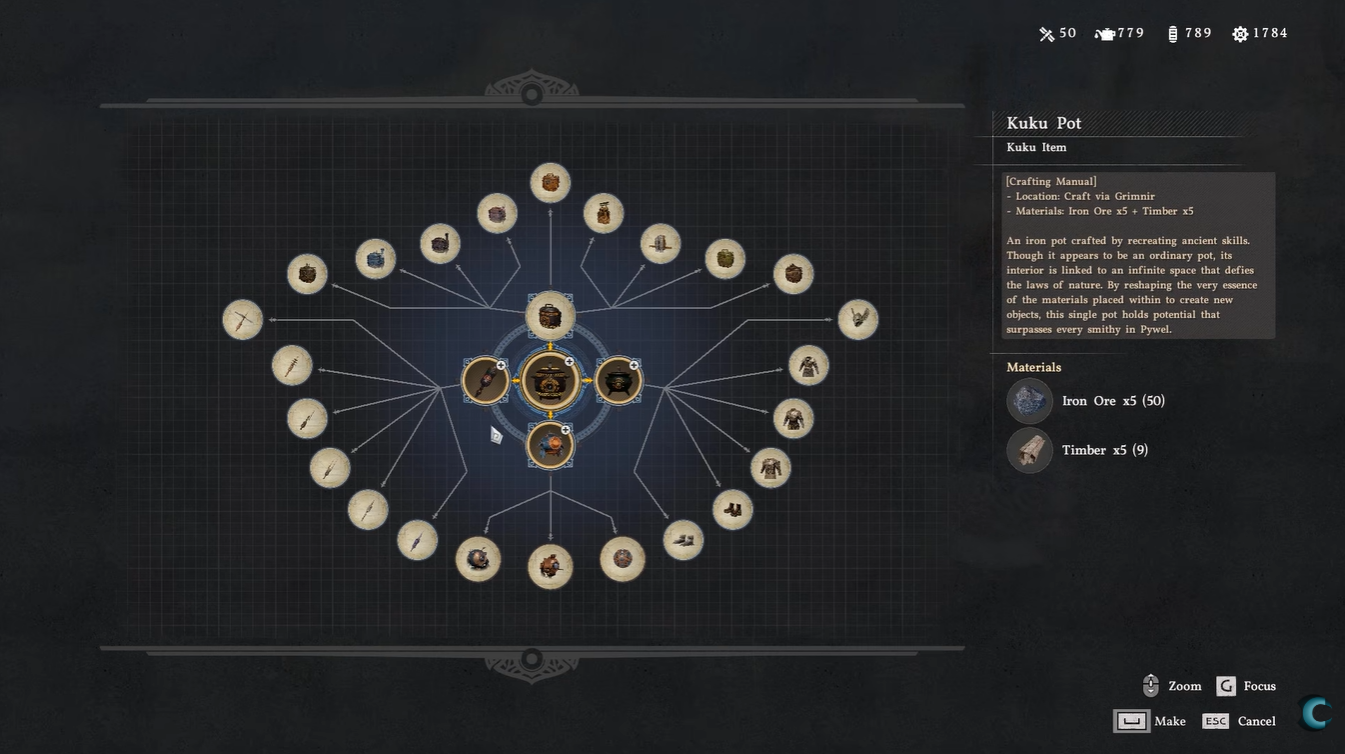Select the backpack node above the center pot

click(549, 316)
